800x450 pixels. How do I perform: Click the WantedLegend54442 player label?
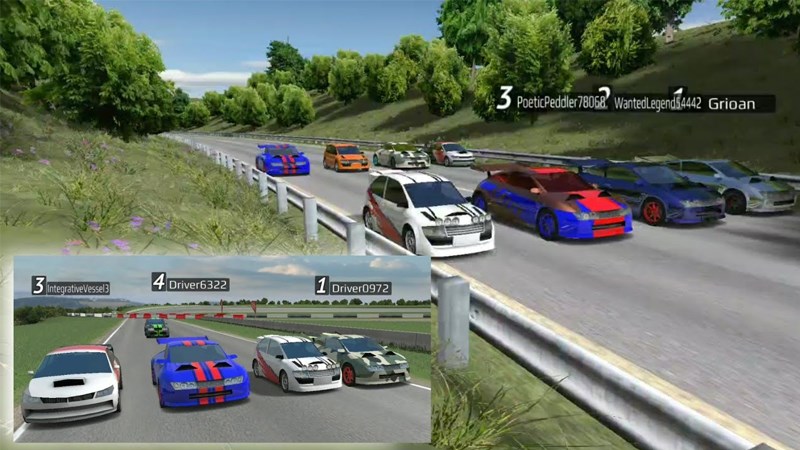[658, 103]
